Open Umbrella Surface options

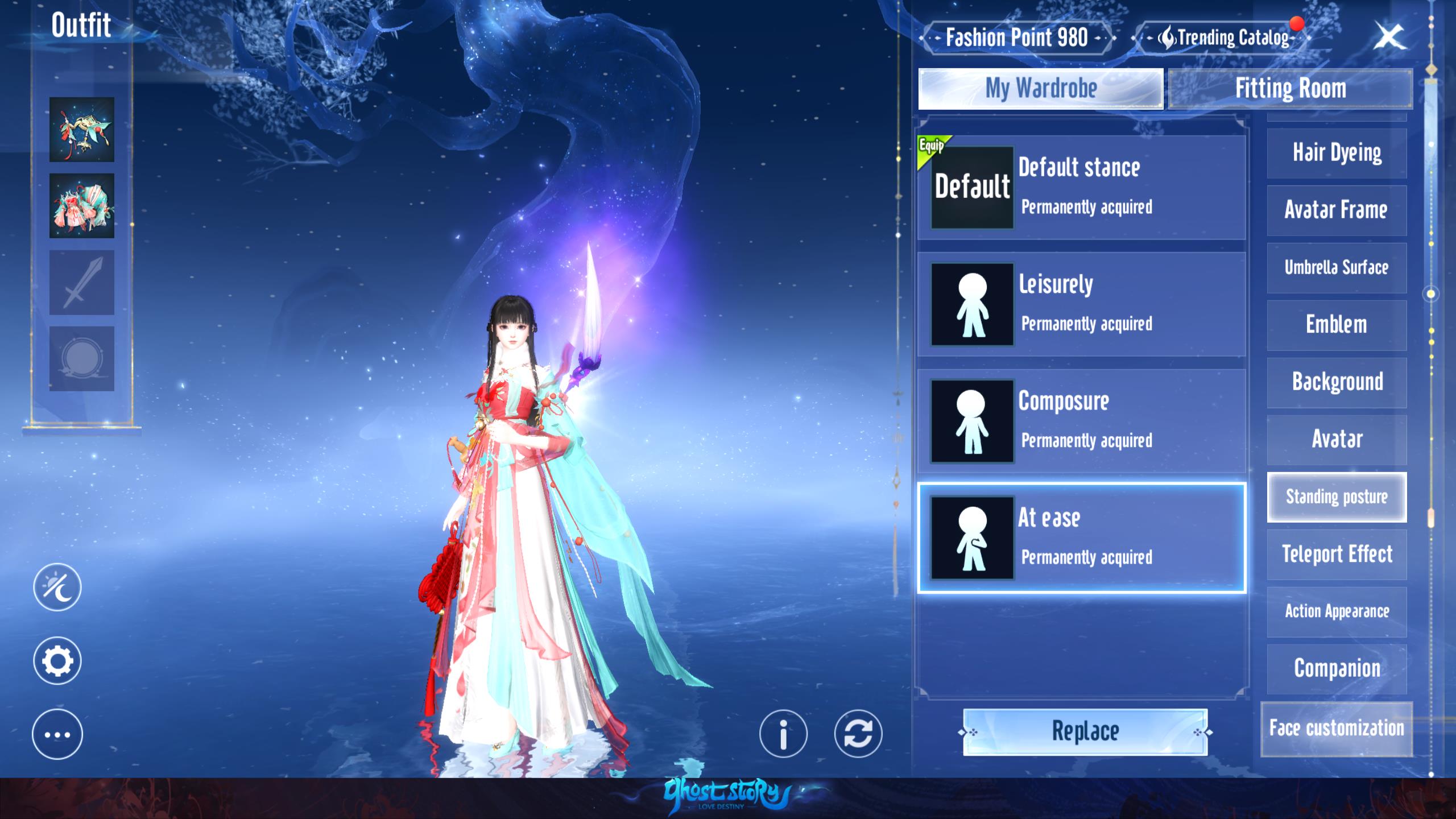tap(1337, 268)
